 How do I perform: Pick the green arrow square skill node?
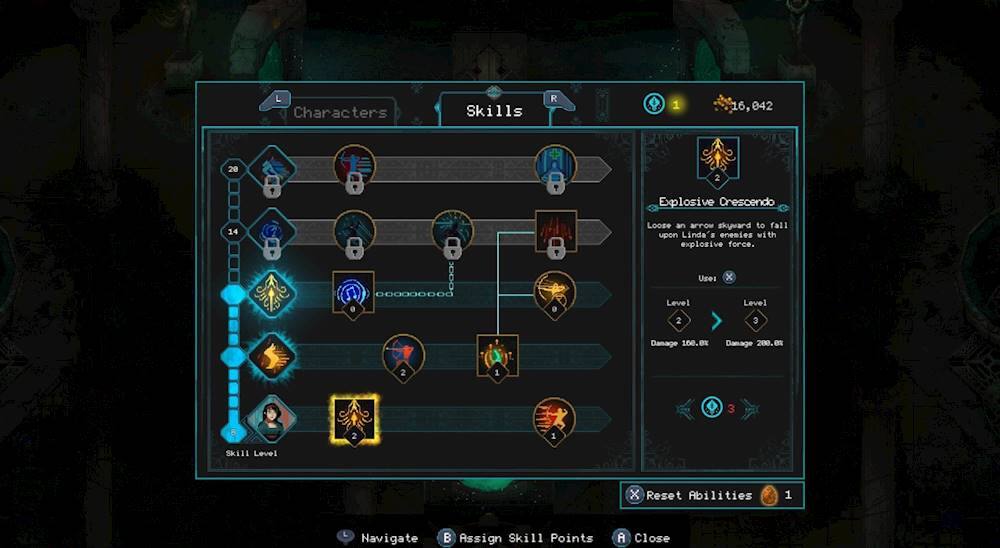click(497, 354)
